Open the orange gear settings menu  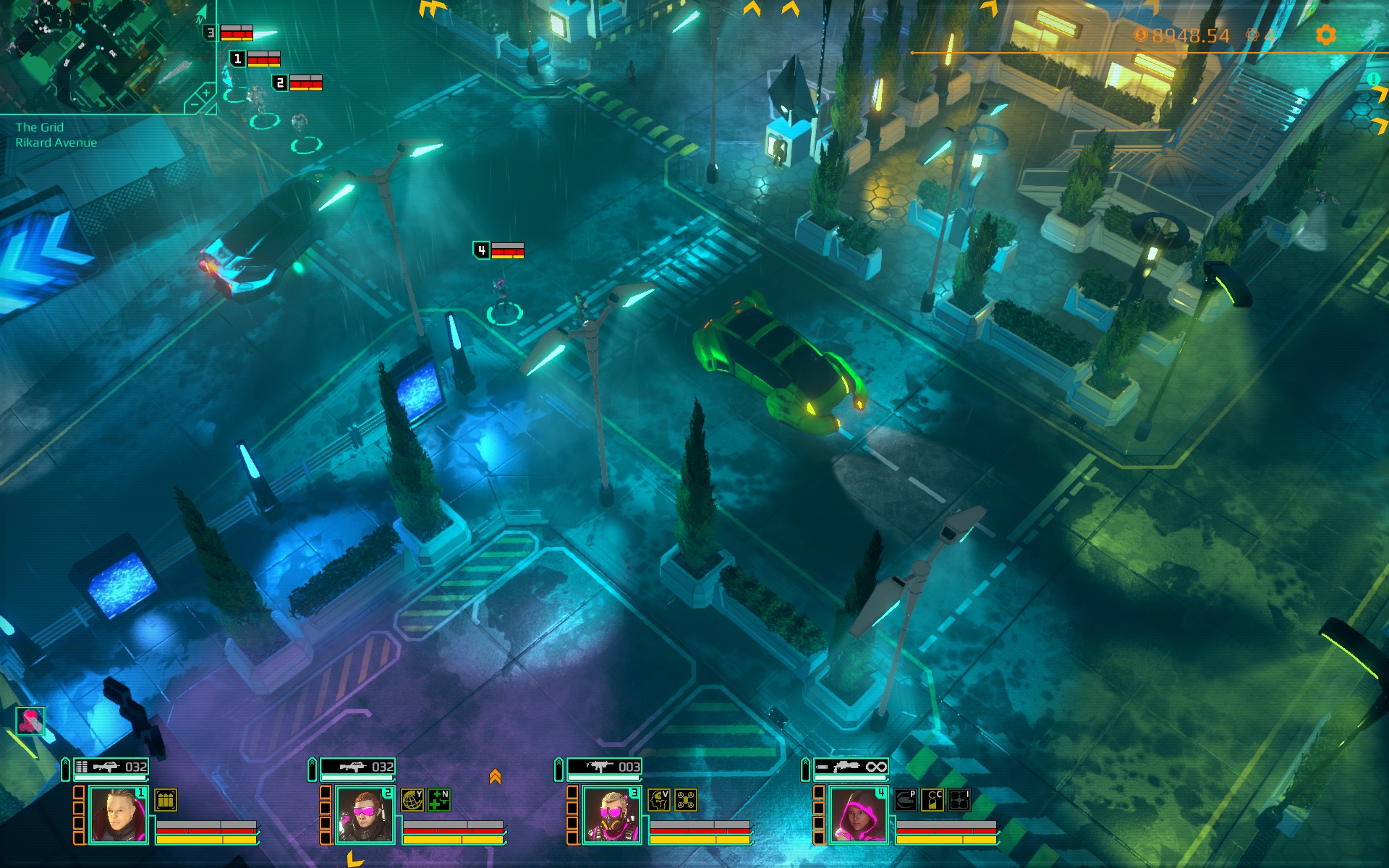tap(1325, 35)
